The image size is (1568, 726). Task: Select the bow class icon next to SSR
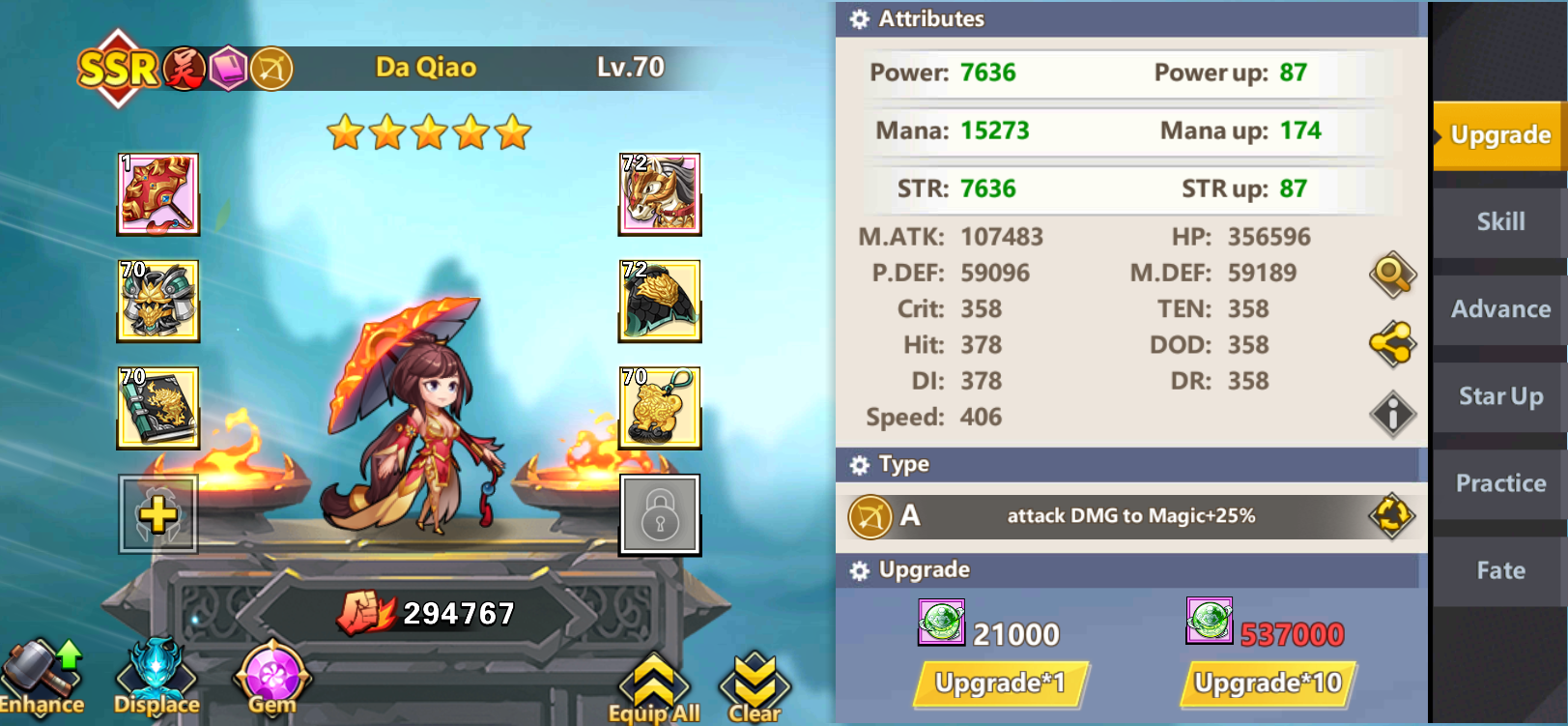point(272,68)
